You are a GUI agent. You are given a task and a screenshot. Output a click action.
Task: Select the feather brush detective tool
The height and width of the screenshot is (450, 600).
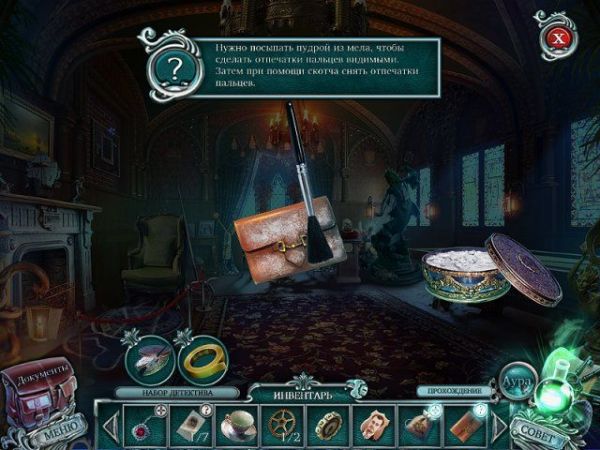point(150,358)
